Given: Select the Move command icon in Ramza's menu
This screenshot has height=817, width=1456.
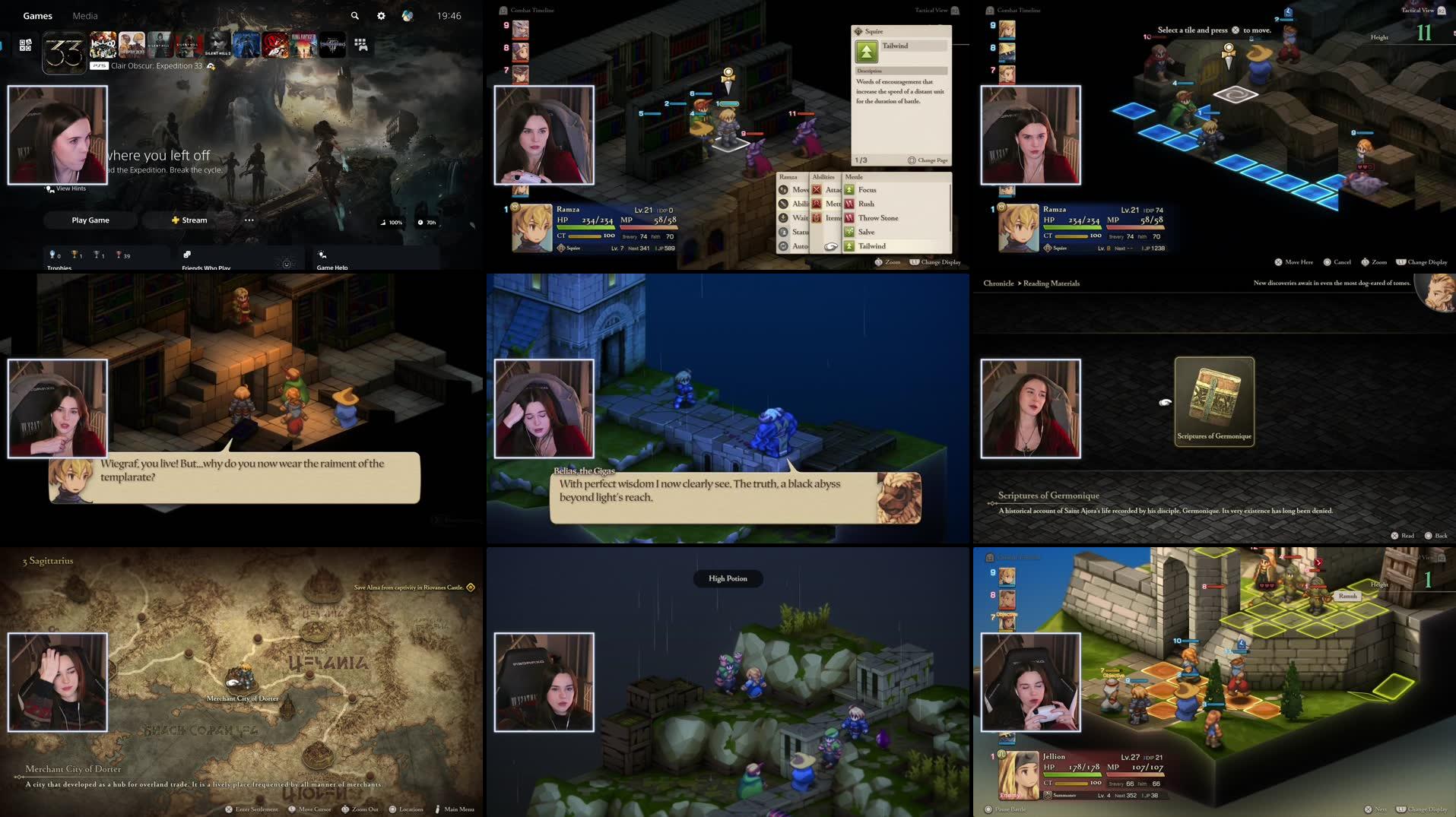Looking at the screenshot, I should point(784,190).
